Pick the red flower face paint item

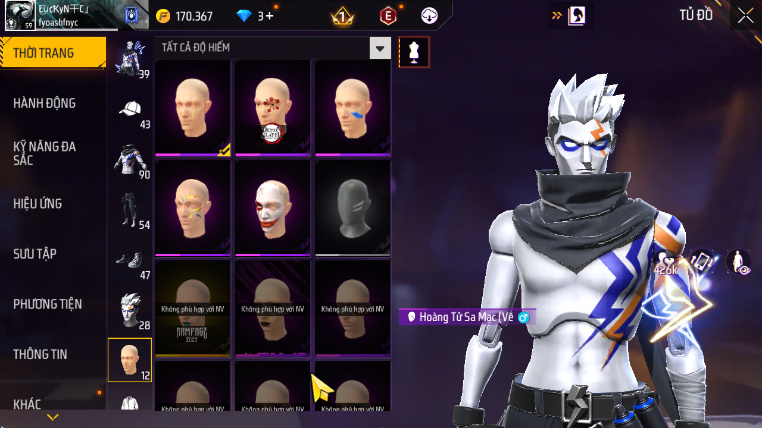coord(272,106)
